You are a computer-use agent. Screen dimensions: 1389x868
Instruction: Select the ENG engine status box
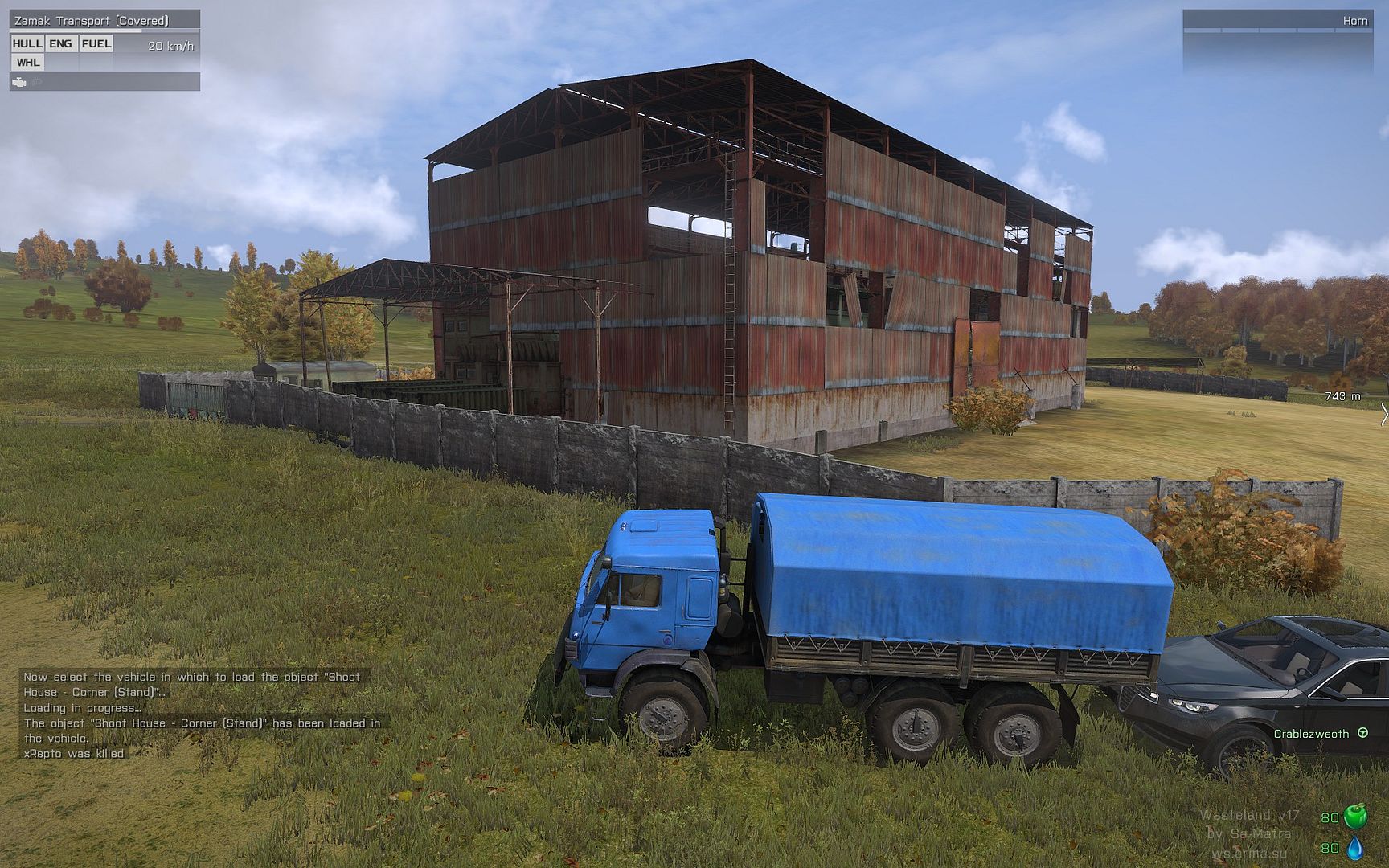coord(60,44)
